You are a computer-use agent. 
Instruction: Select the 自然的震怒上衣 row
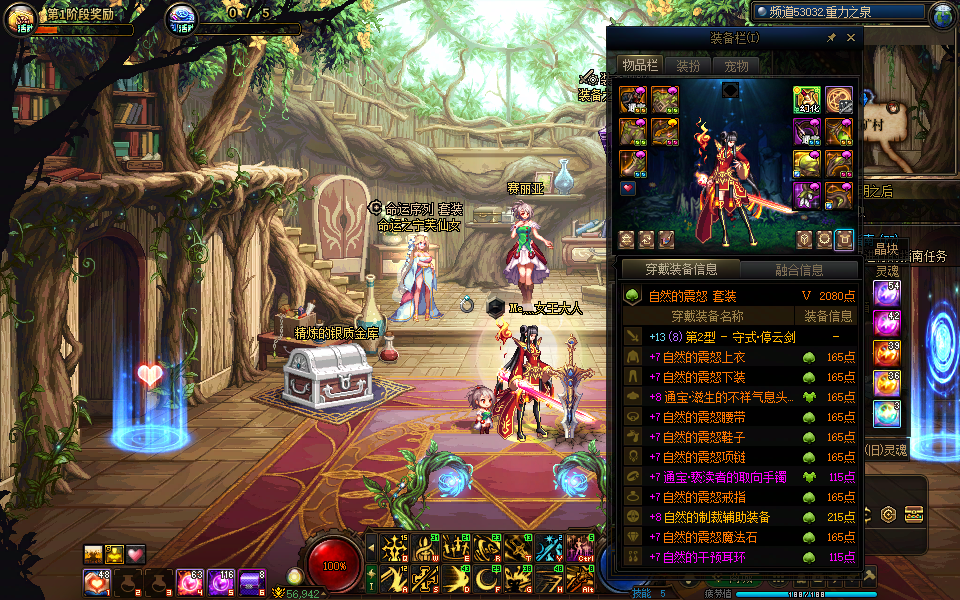pos(740,357)
